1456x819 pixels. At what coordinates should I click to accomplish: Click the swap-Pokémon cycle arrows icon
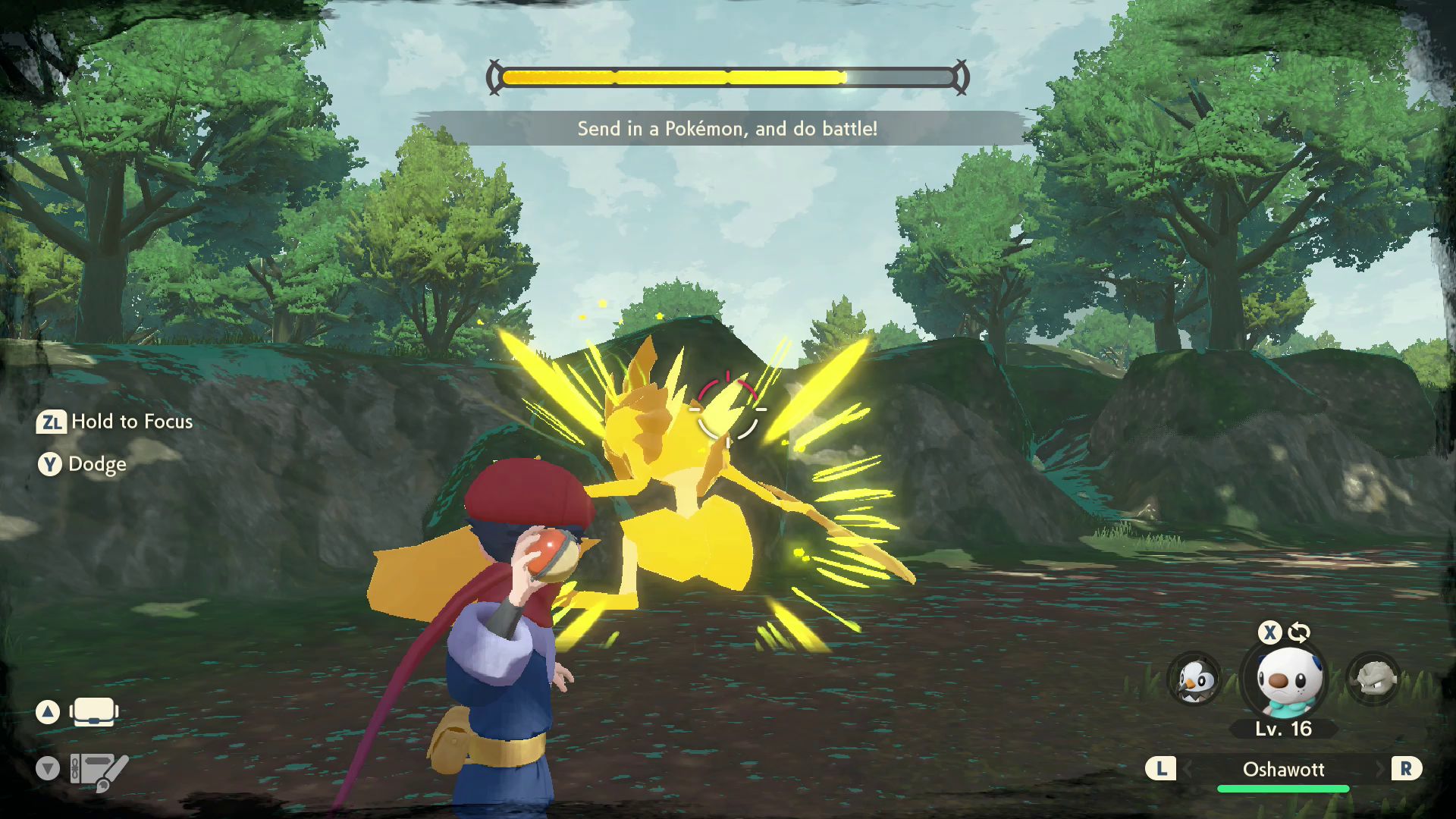click(1299, 632)
